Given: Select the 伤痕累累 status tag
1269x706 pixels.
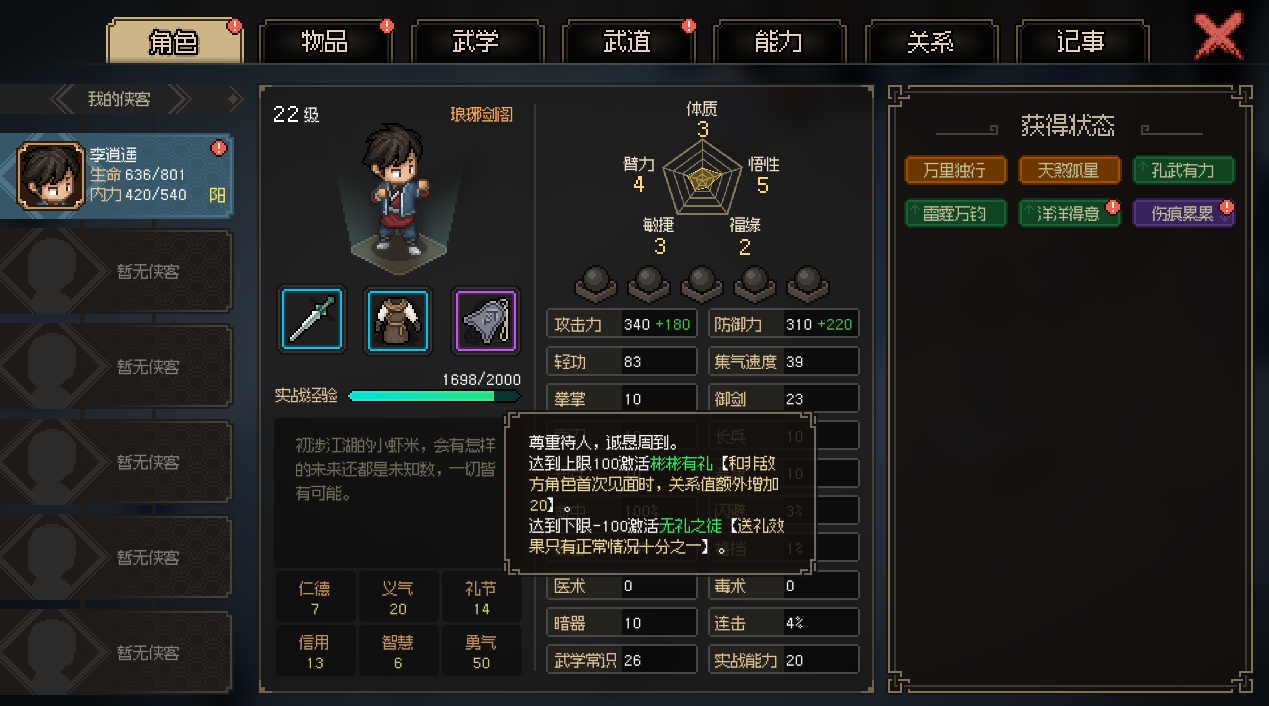Looking at the screenshot, I should (x=1183, y=213).
